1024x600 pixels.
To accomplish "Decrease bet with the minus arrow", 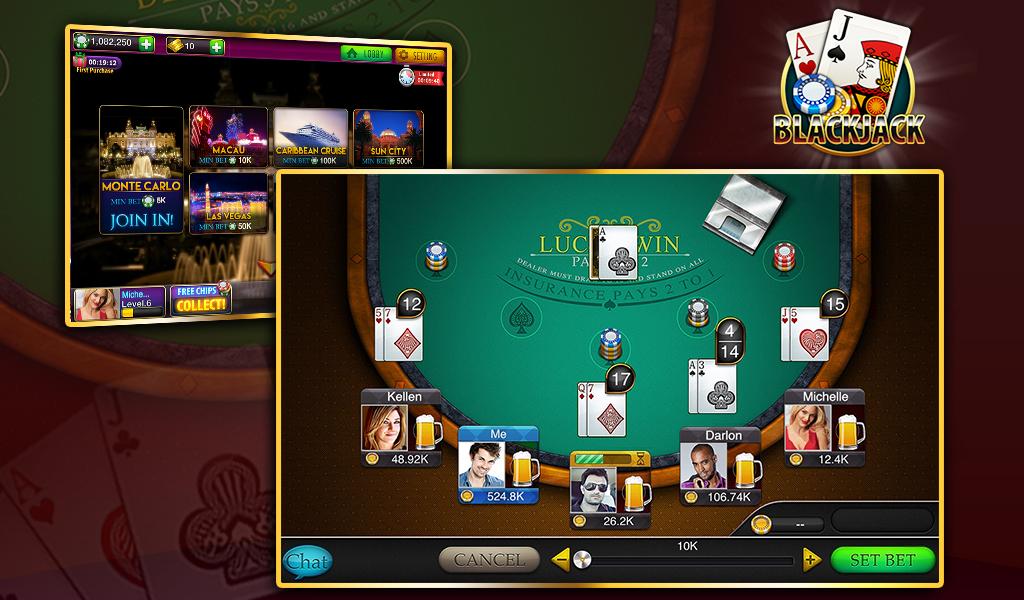I will click(561, 560).
